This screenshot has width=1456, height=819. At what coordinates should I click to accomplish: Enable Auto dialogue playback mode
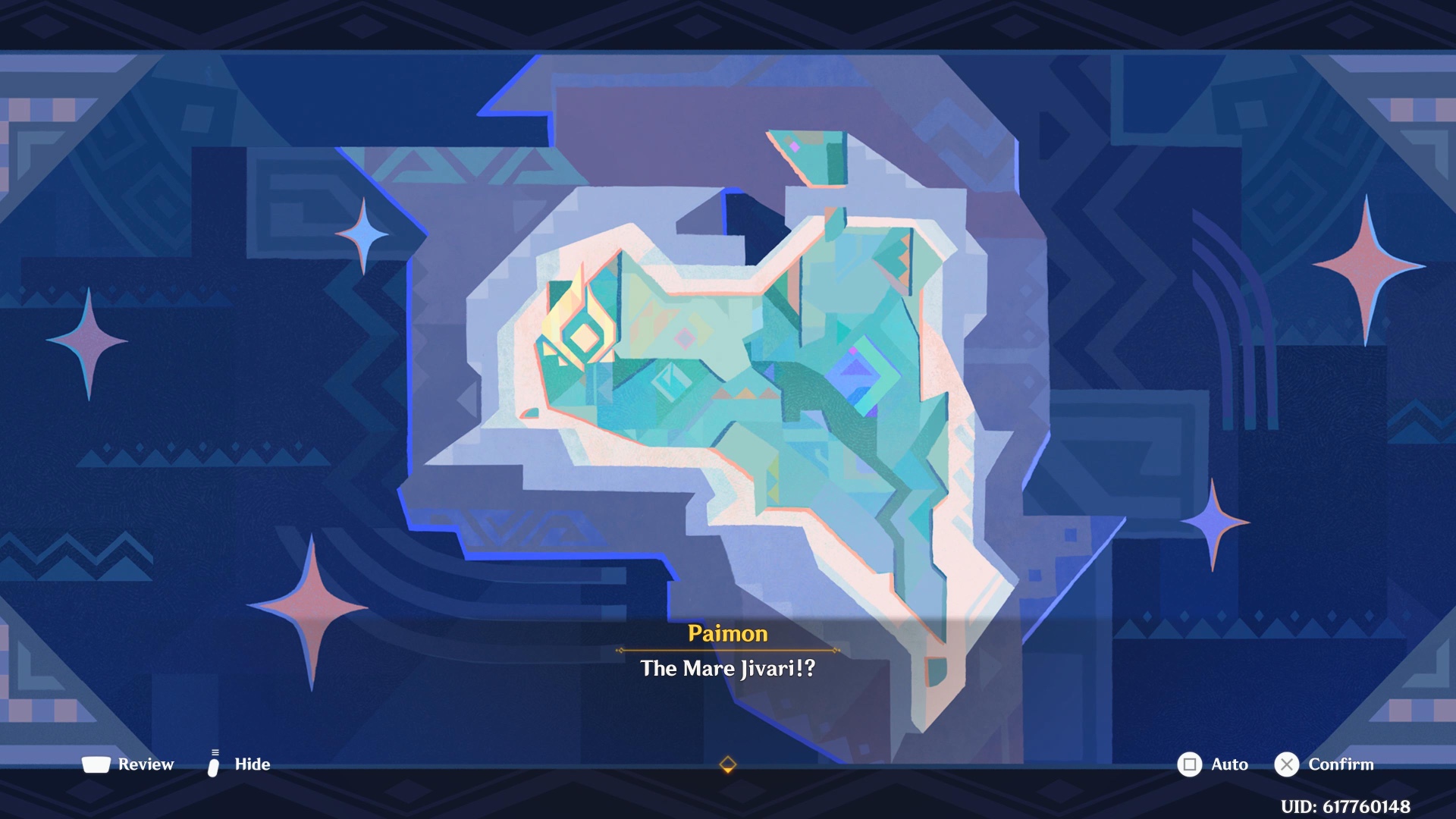(1229, 764)
